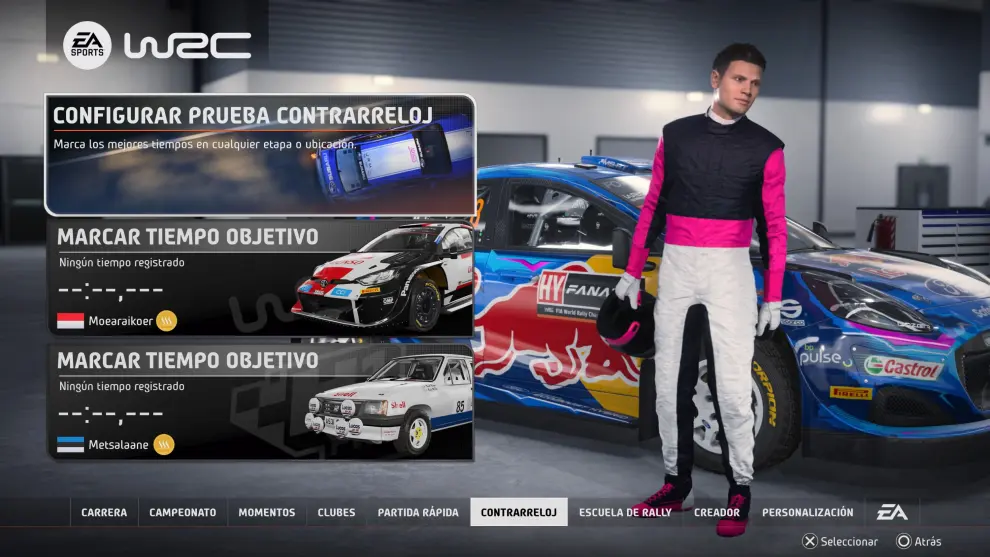This screenshot has width=990, height=557.
Task: Open the Campeonato tab
Action: [x=182, y=512]
